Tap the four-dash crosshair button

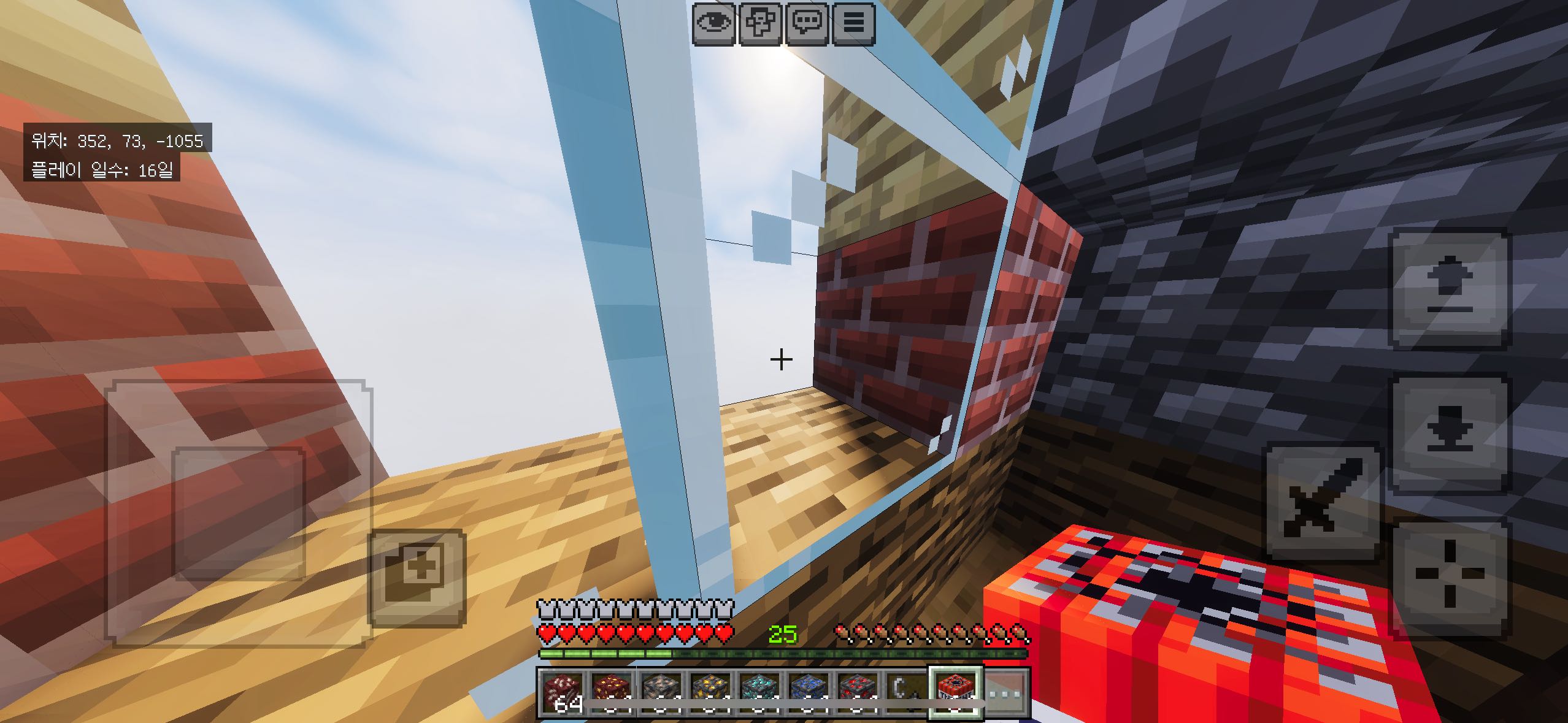1449,576
